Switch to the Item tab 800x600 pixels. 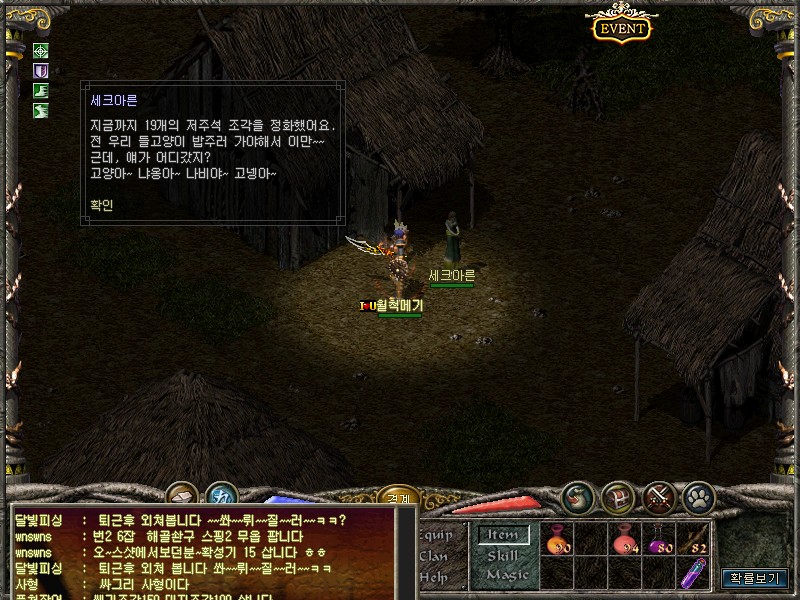click(x=503, y=535)
